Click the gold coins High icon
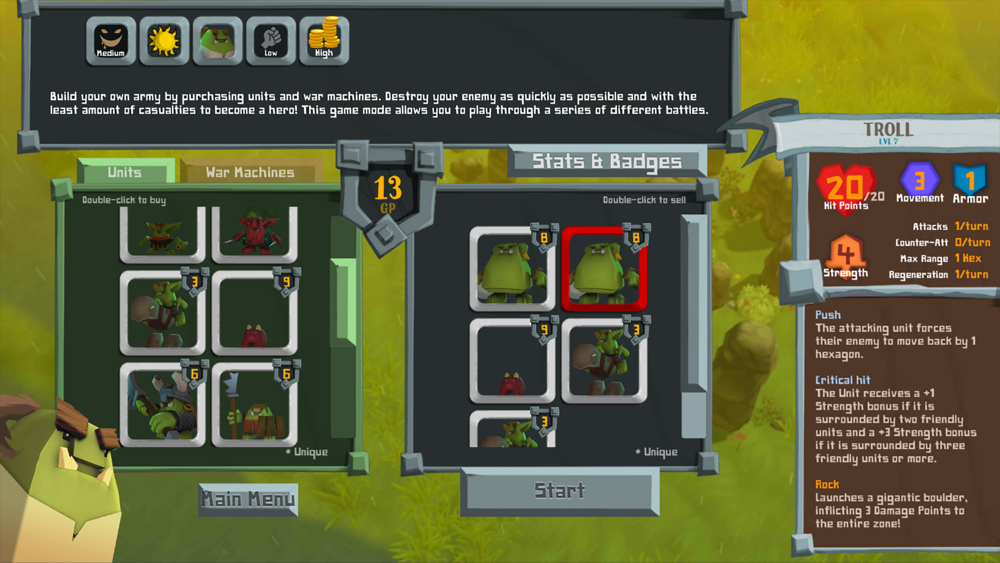The width and height of the screenshot is (1000, 563). (324, 41)
